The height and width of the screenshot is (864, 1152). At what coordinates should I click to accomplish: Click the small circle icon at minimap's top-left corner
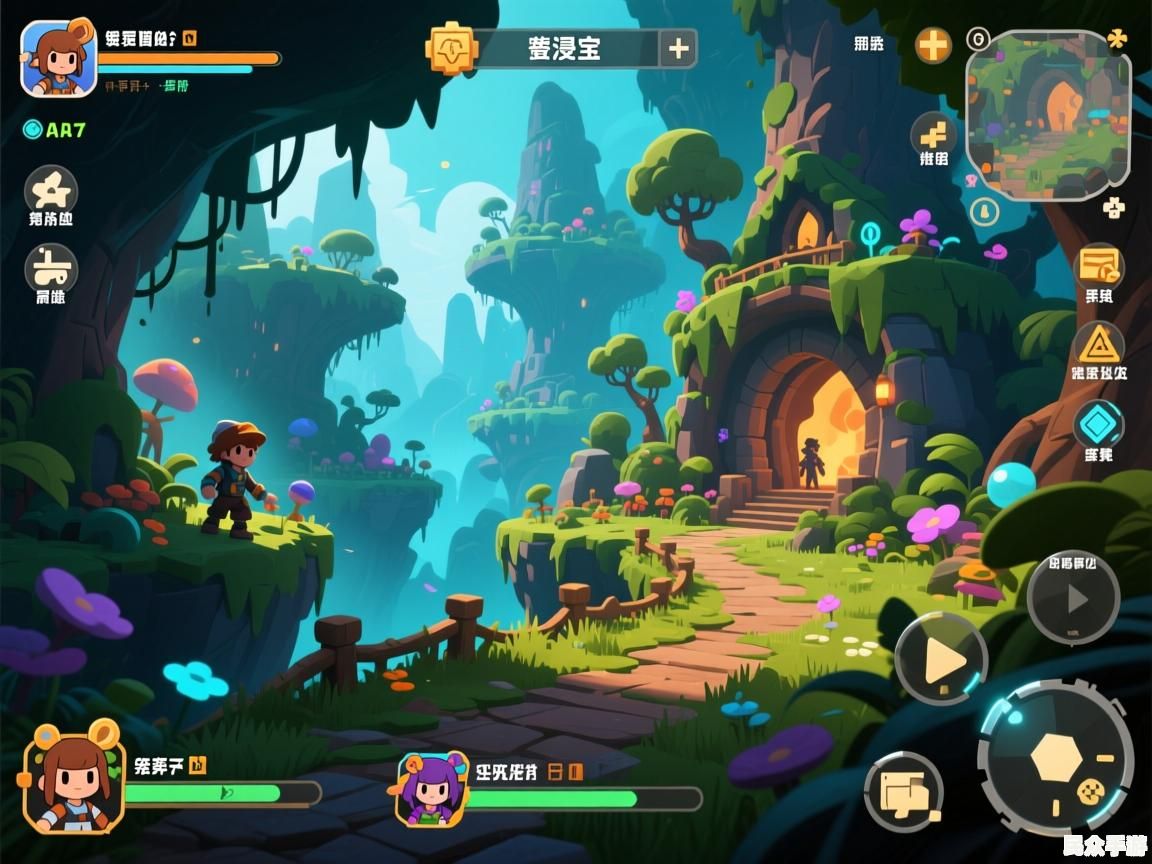click(x=977, y=40)
